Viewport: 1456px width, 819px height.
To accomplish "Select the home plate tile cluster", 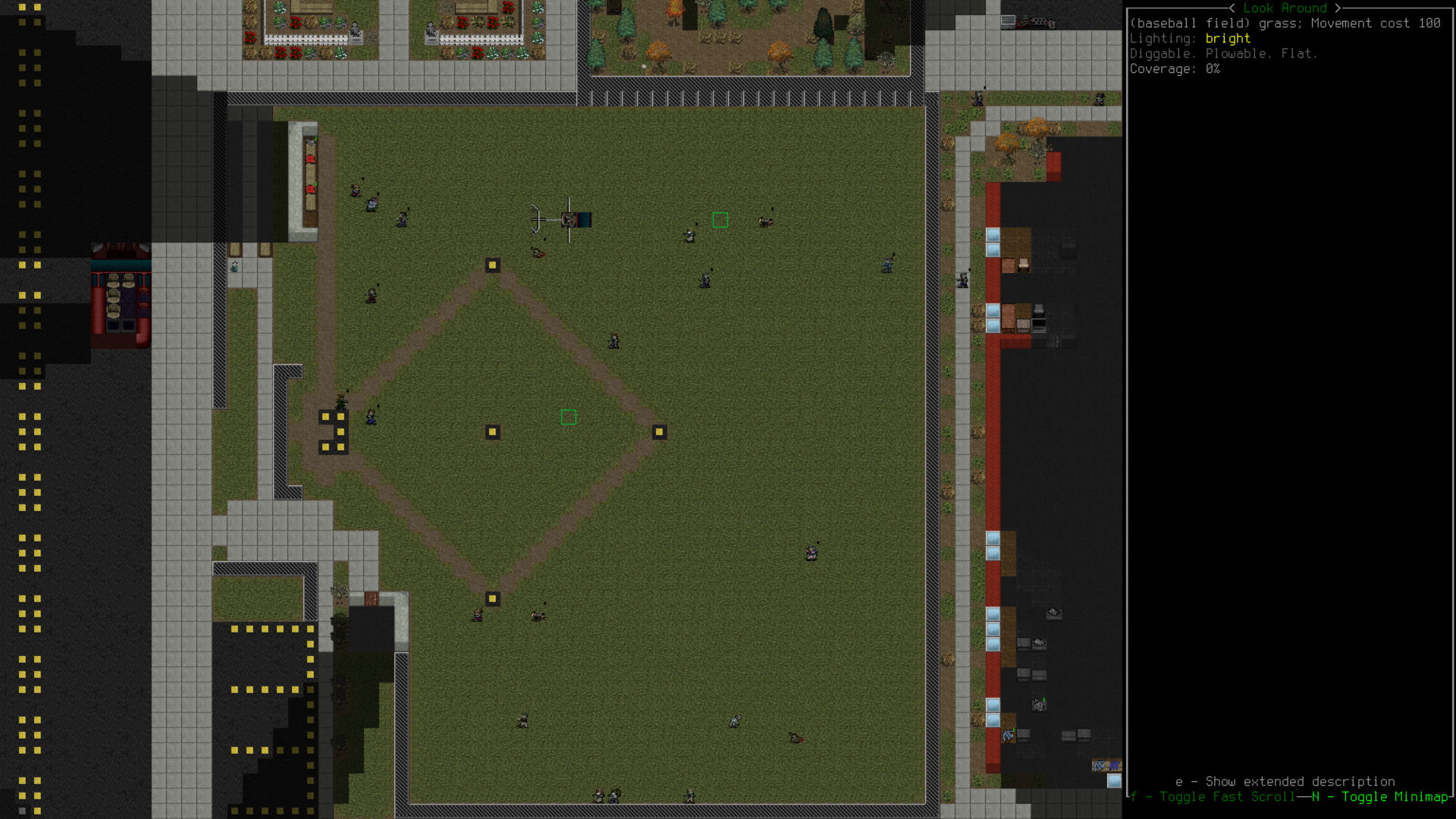I will (334, 432).
